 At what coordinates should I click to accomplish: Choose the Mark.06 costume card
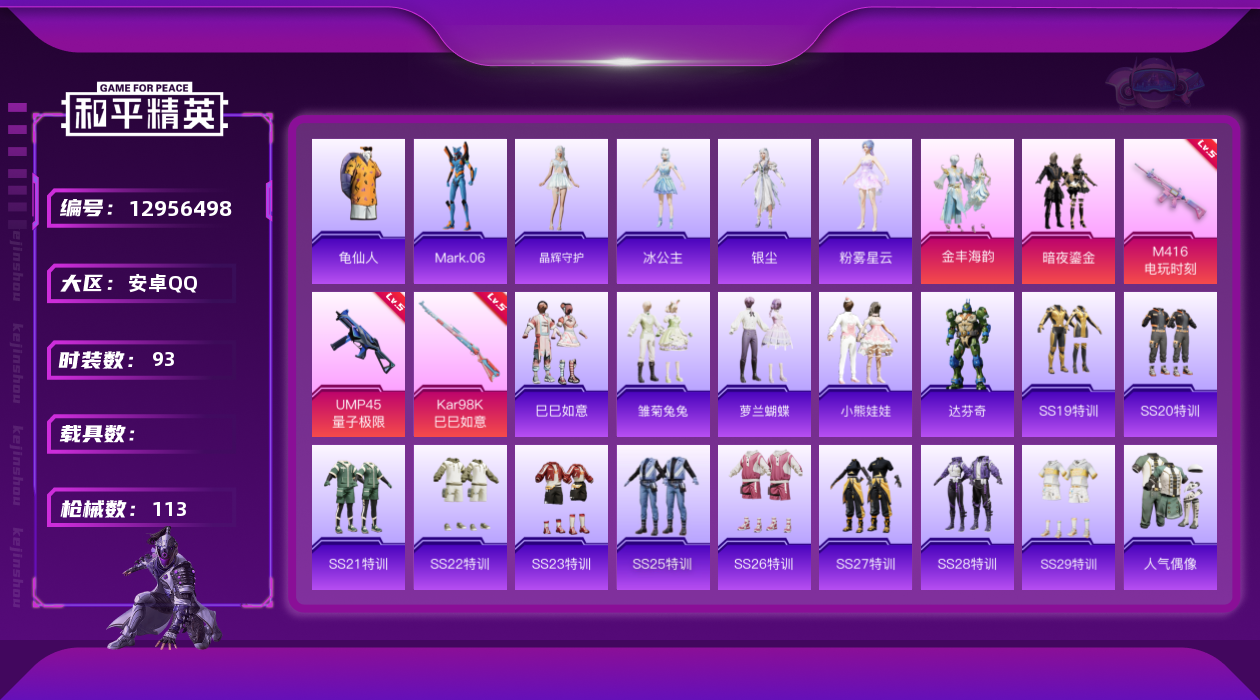460,211
